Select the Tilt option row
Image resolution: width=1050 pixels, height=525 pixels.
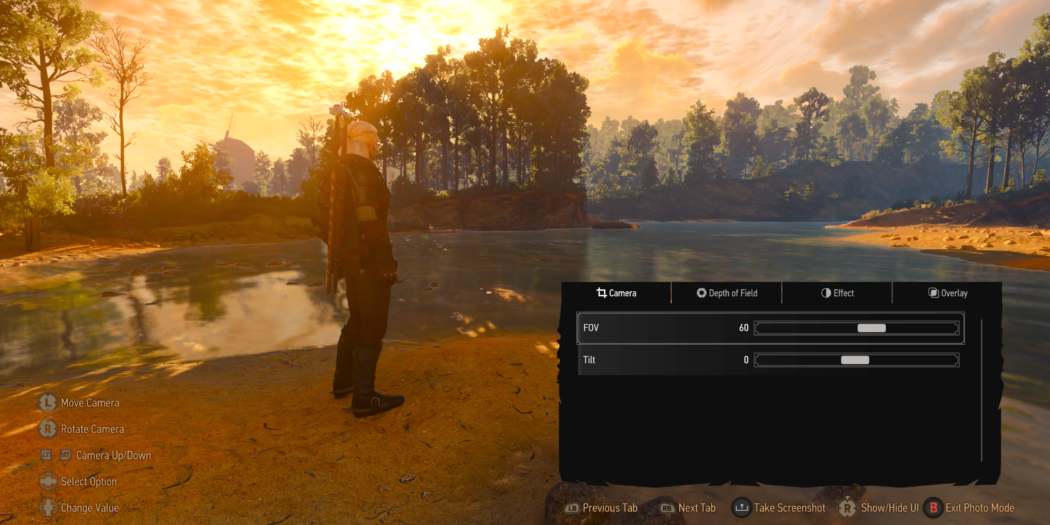tap(660, 360)
